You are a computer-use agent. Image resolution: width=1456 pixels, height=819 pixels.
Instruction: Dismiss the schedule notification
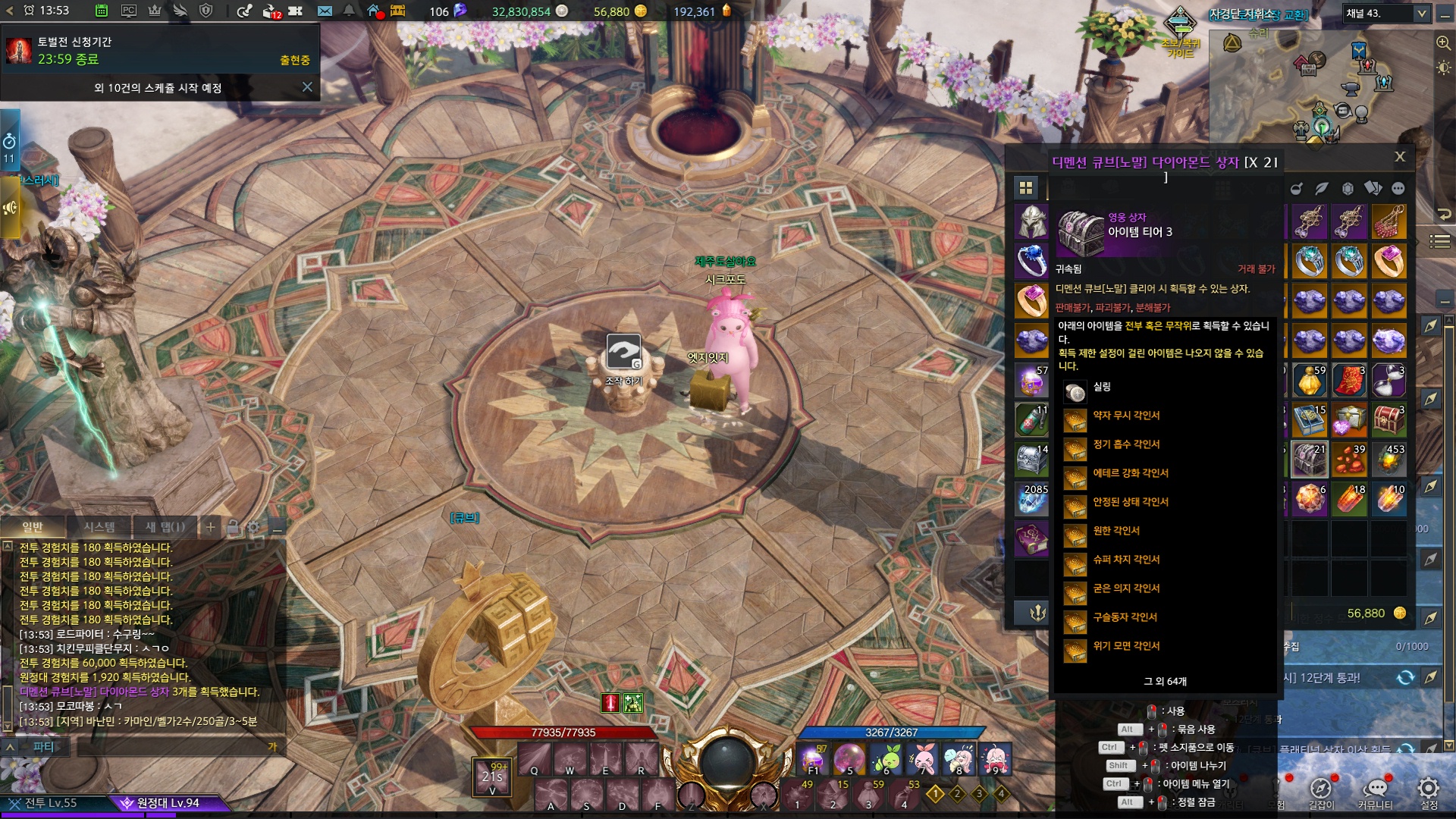tap(307, 87)
